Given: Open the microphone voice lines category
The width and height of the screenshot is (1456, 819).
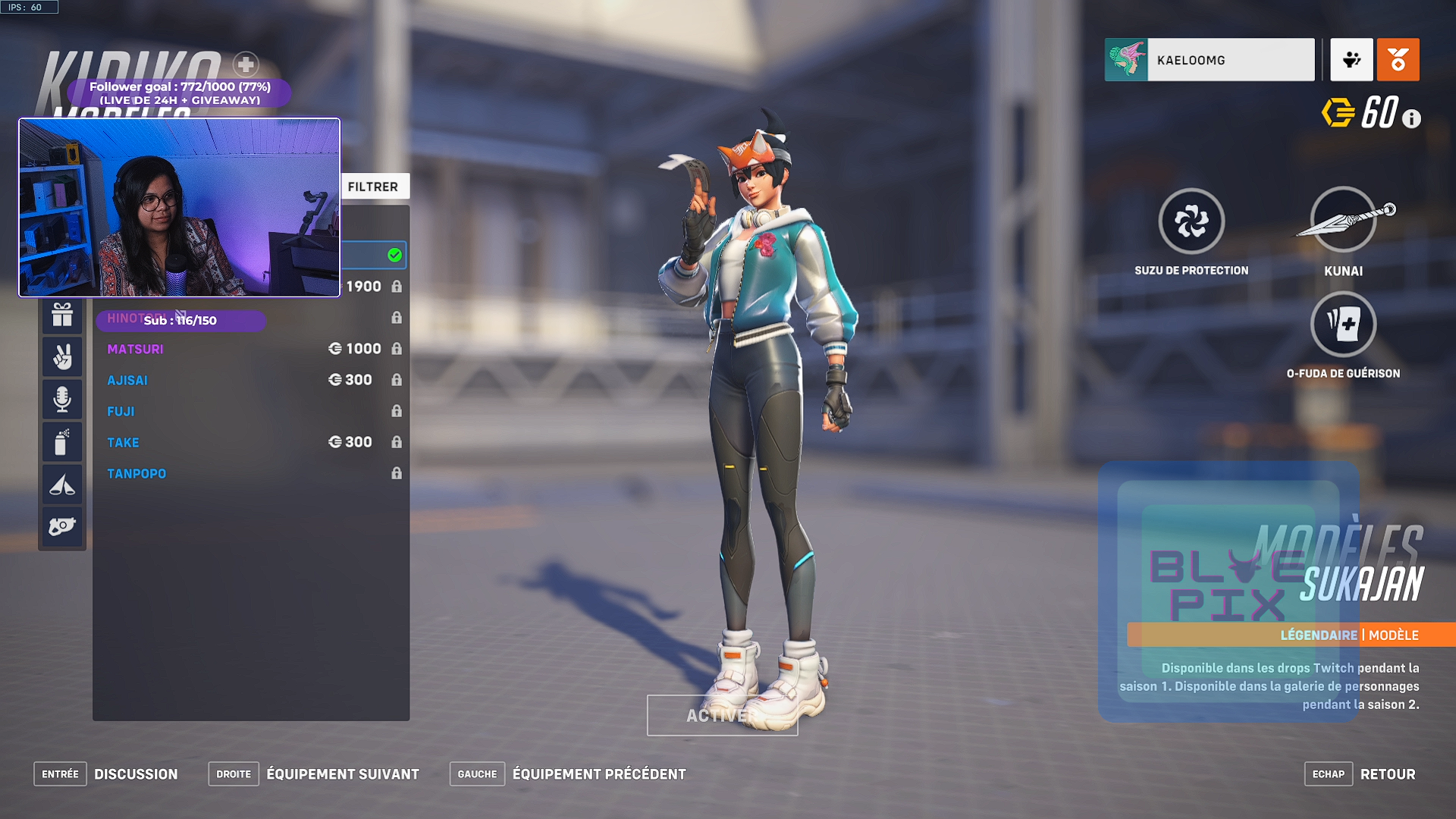Looking at the screenshot, I should pos(62,399).
